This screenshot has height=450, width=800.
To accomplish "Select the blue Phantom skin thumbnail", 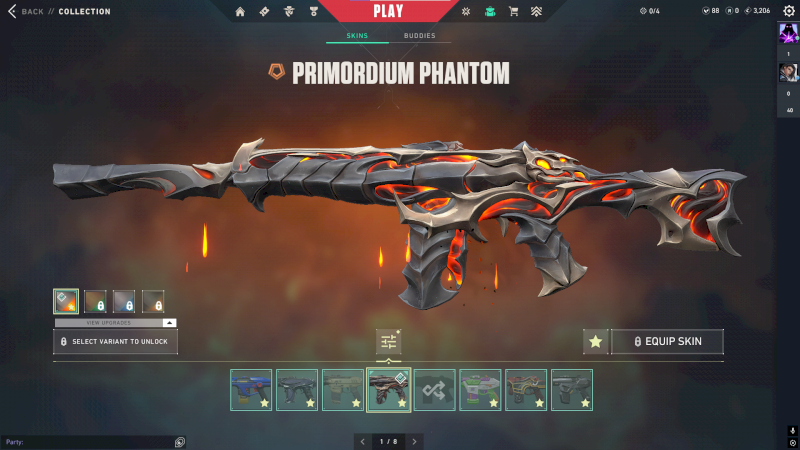I will pyautogui.click(x=251, y=390).
